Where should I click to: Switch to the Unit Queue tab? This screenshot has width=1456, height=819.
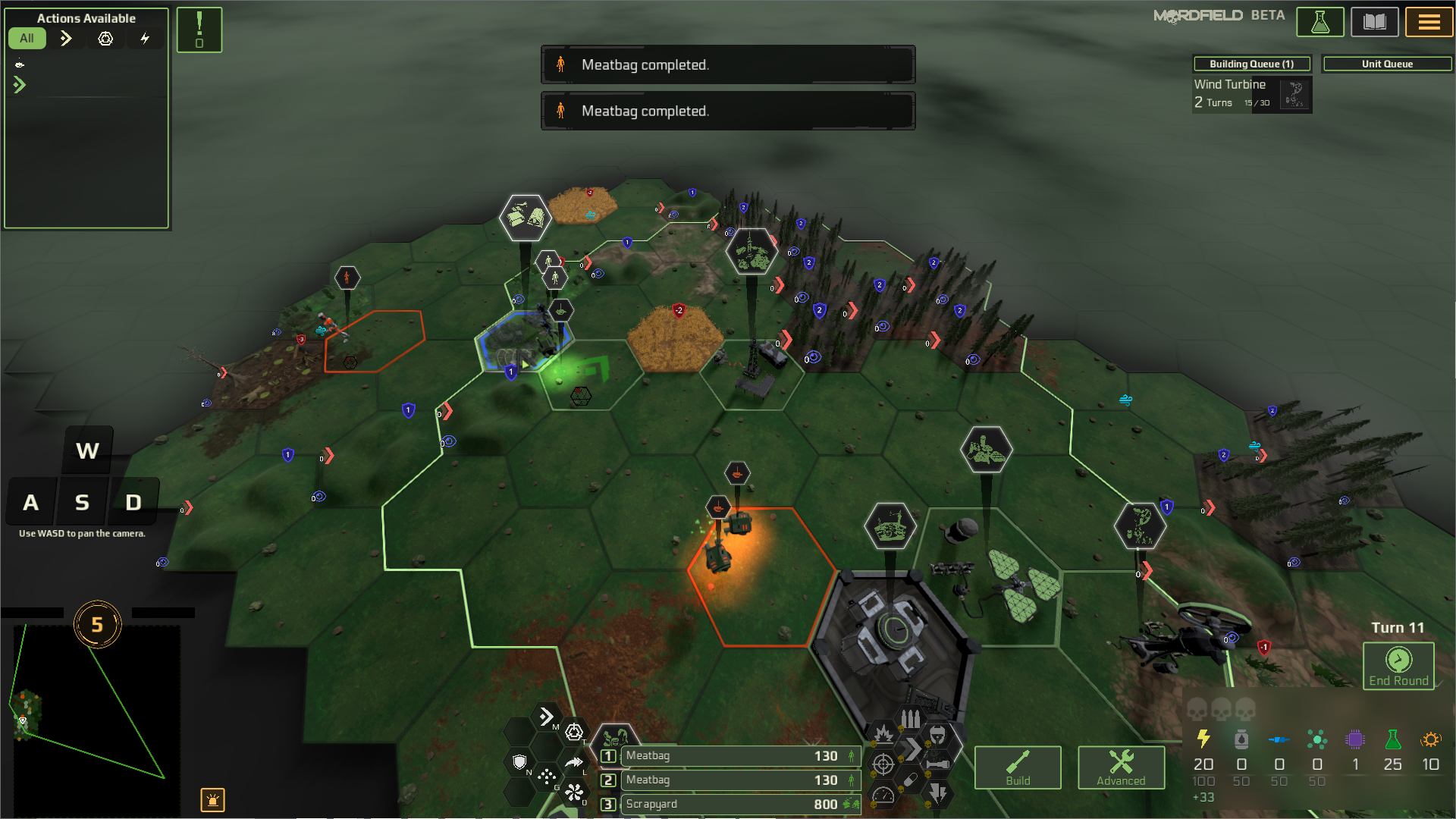[x=1386, y=64]
